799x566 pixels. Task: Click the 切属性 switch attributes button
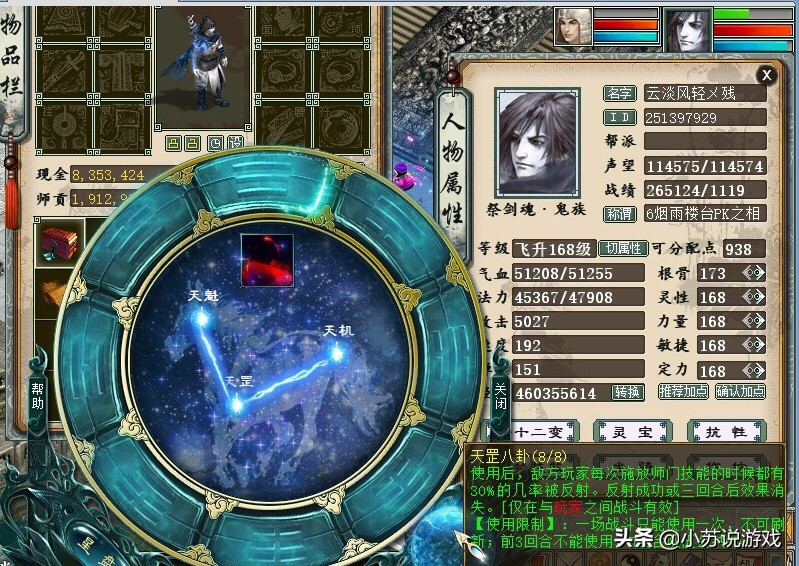(x=622, y=248)
